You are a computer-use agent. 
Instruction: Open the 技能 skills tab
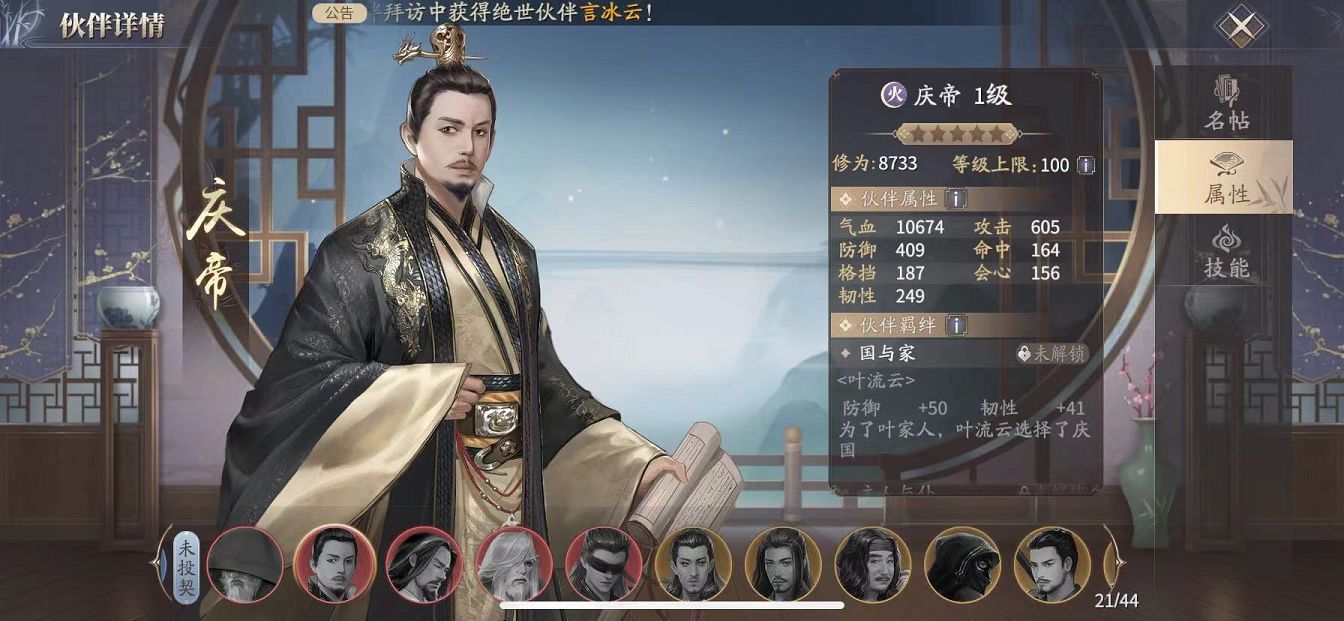pos(1225,251)
